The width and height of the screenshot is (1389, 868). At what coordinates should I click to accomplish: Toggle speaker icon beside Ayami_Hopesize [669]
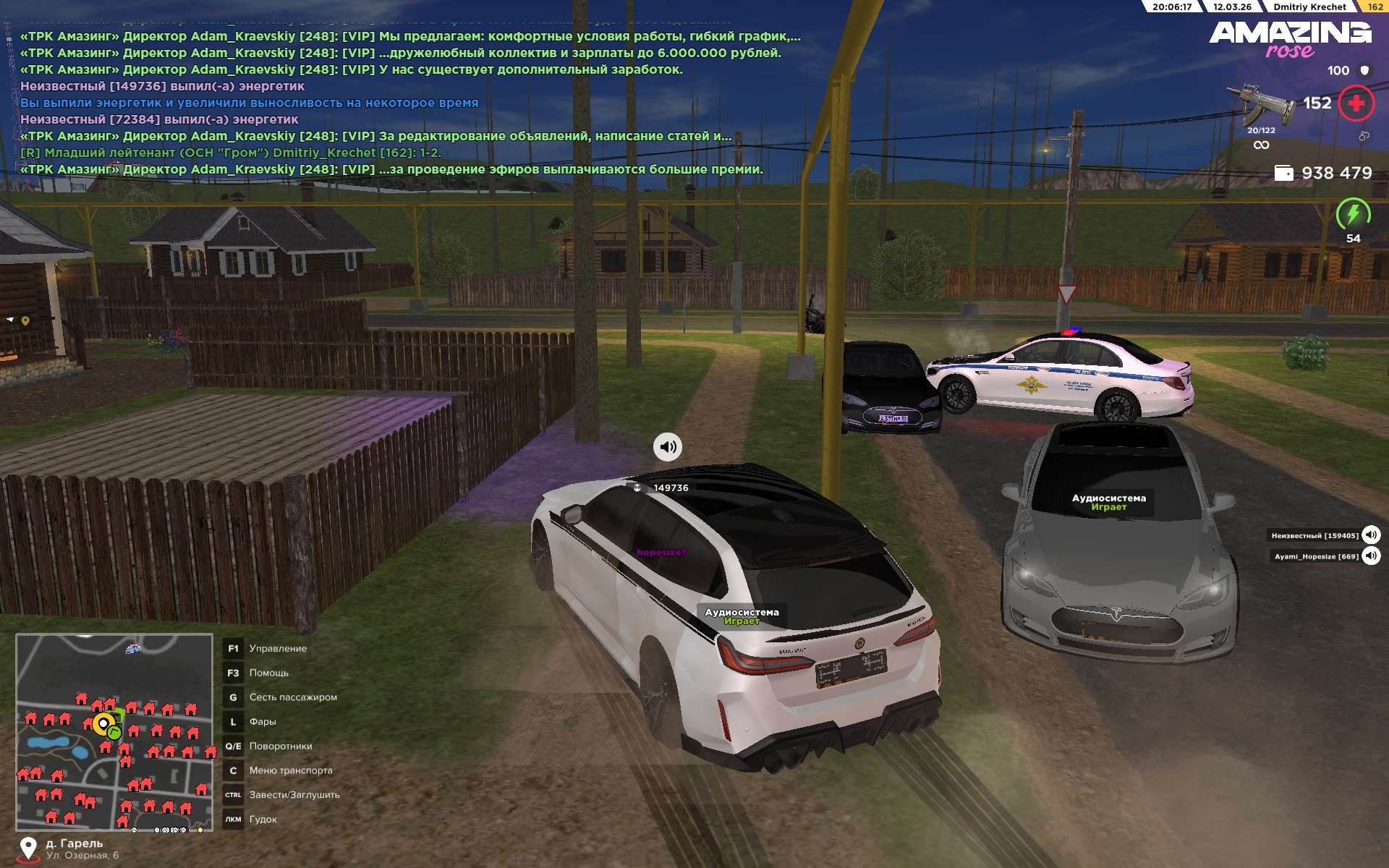pyautogui.click(x=1371, y=556)
